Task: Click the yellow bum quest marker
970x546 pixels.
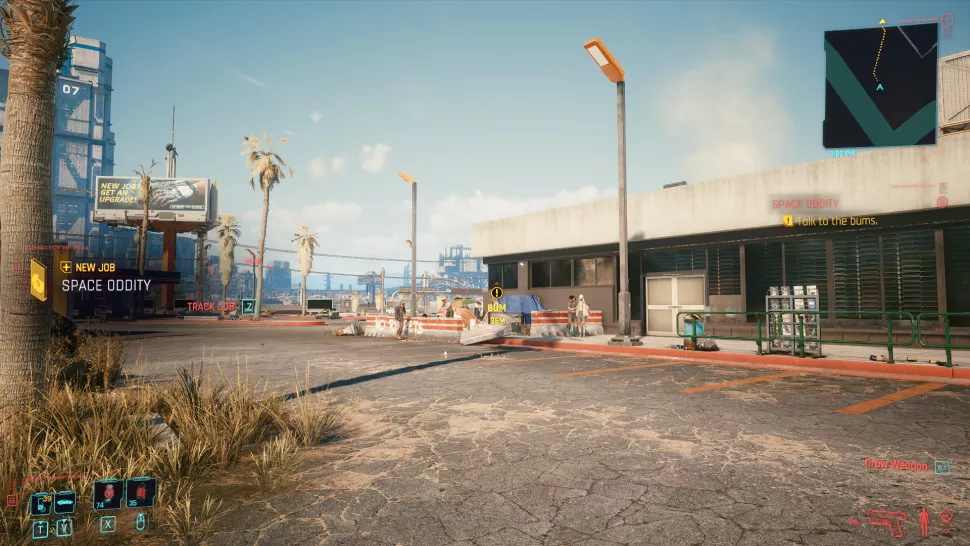Action: pos(496,293)
